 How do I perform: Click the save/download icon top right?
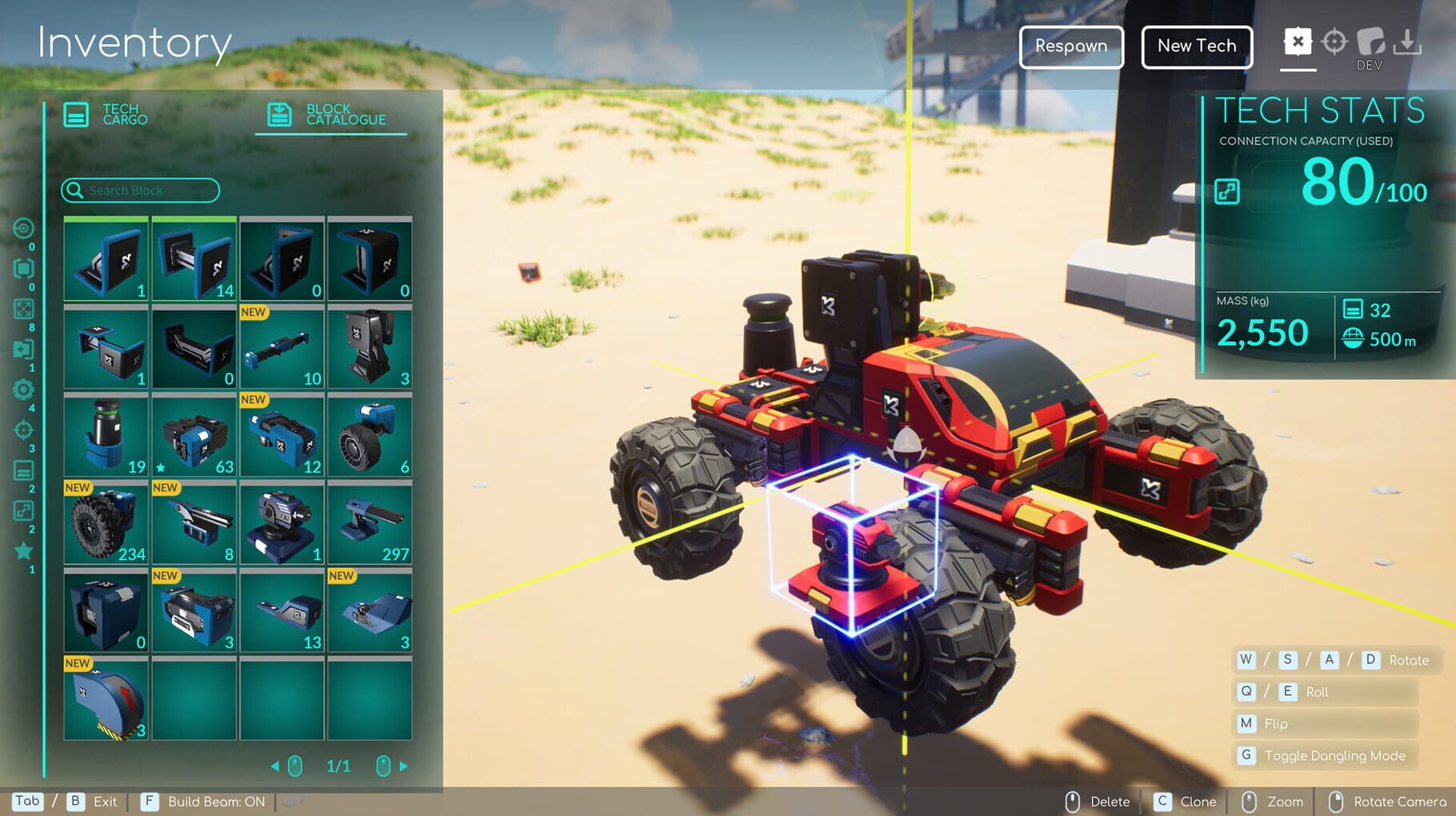(x=1406, y=40)
